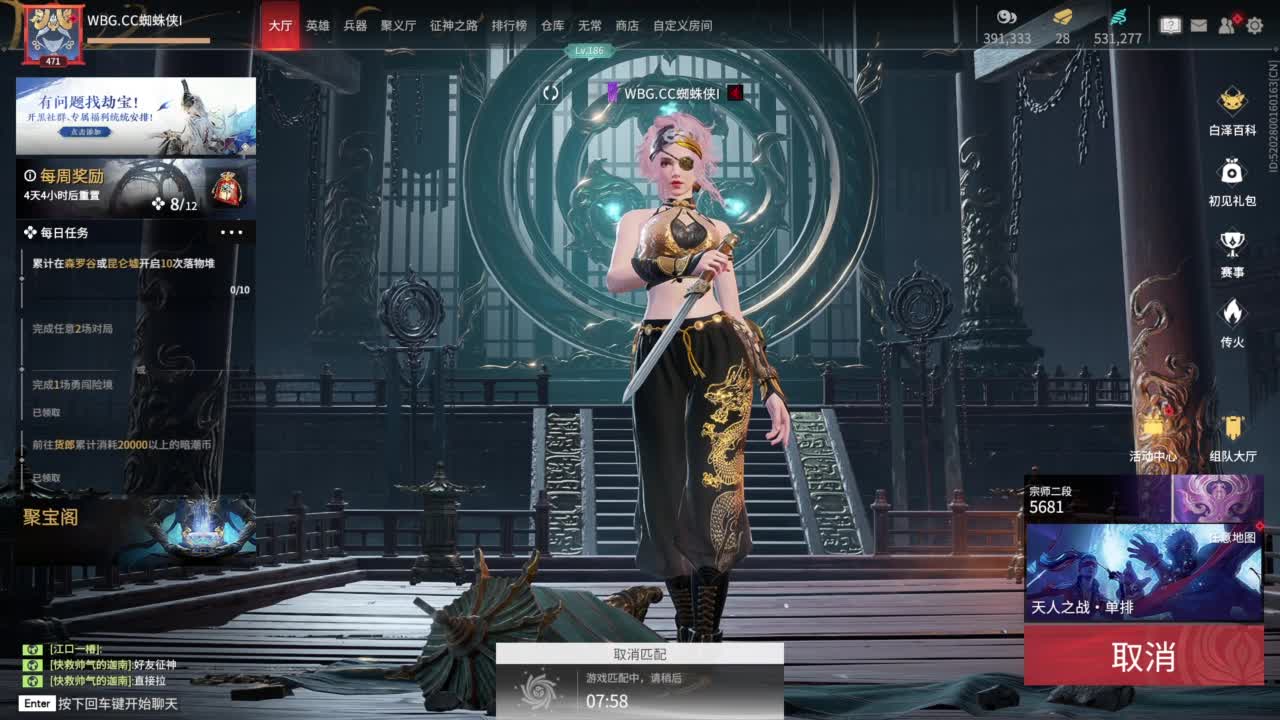Select the 天人之战·单排 mode card
Screen dimensions: 1280x720
1143,572
